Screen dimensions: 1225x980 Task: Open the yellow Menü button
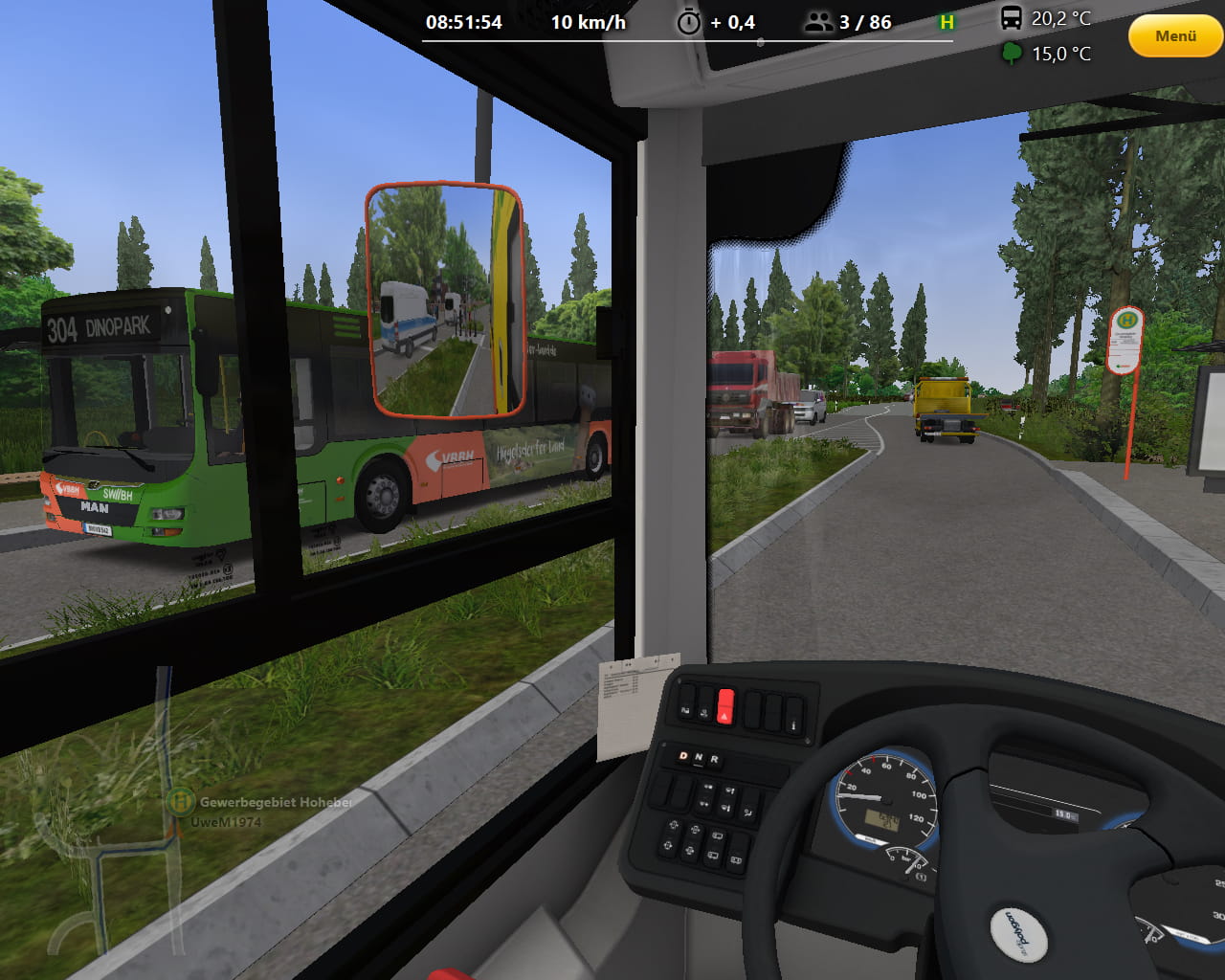pyautogui.click(x=1175, y=36)
